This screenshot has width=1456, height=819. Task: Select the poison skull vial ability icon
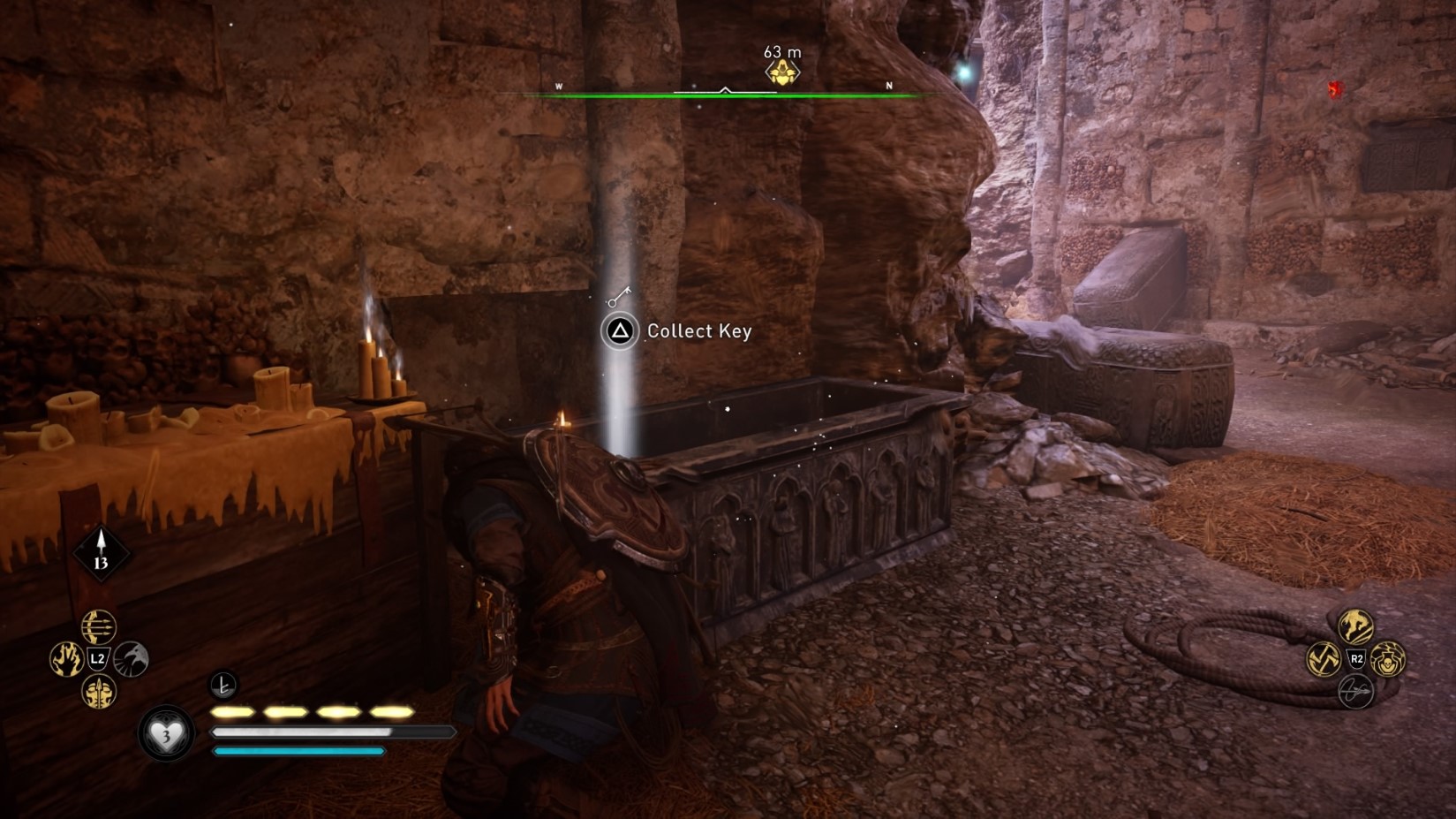click(1388, 661)
